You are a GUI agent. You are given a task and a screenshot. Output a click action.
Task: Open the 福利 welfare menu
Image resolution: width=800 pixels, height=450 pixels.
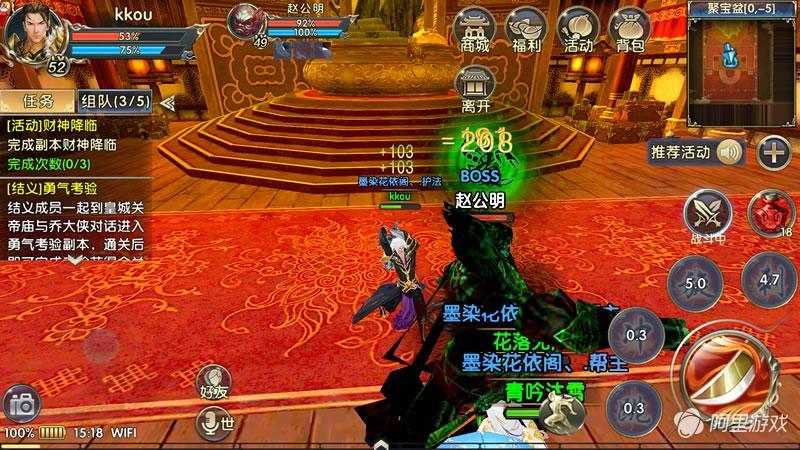(526, 30)
